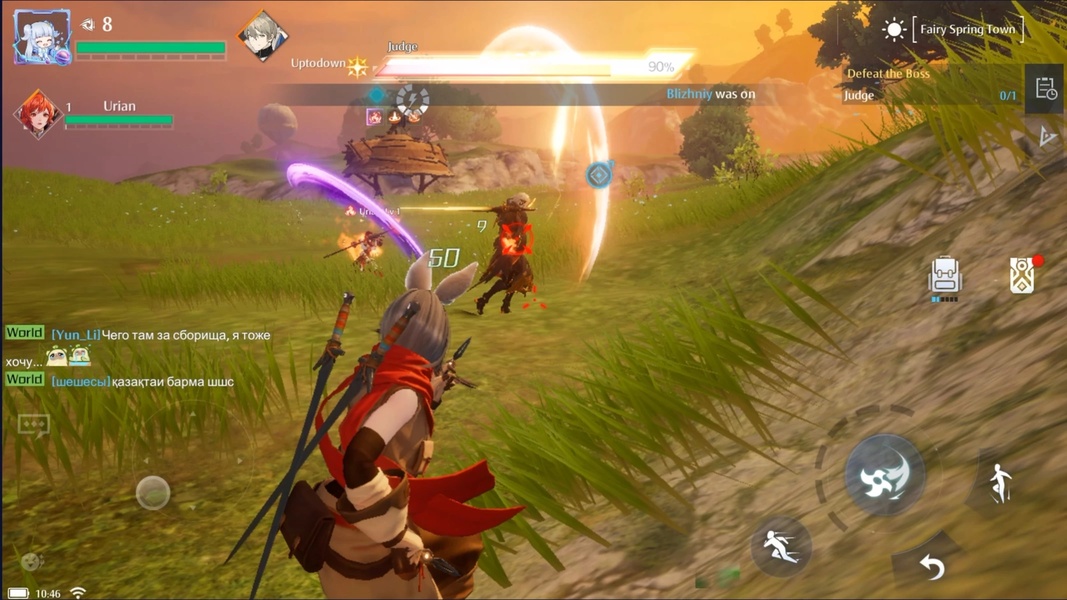Screen dimensions: 1067x600
Task: Click the Fairy Spring Town location label
Action: [x=967, y=30]
